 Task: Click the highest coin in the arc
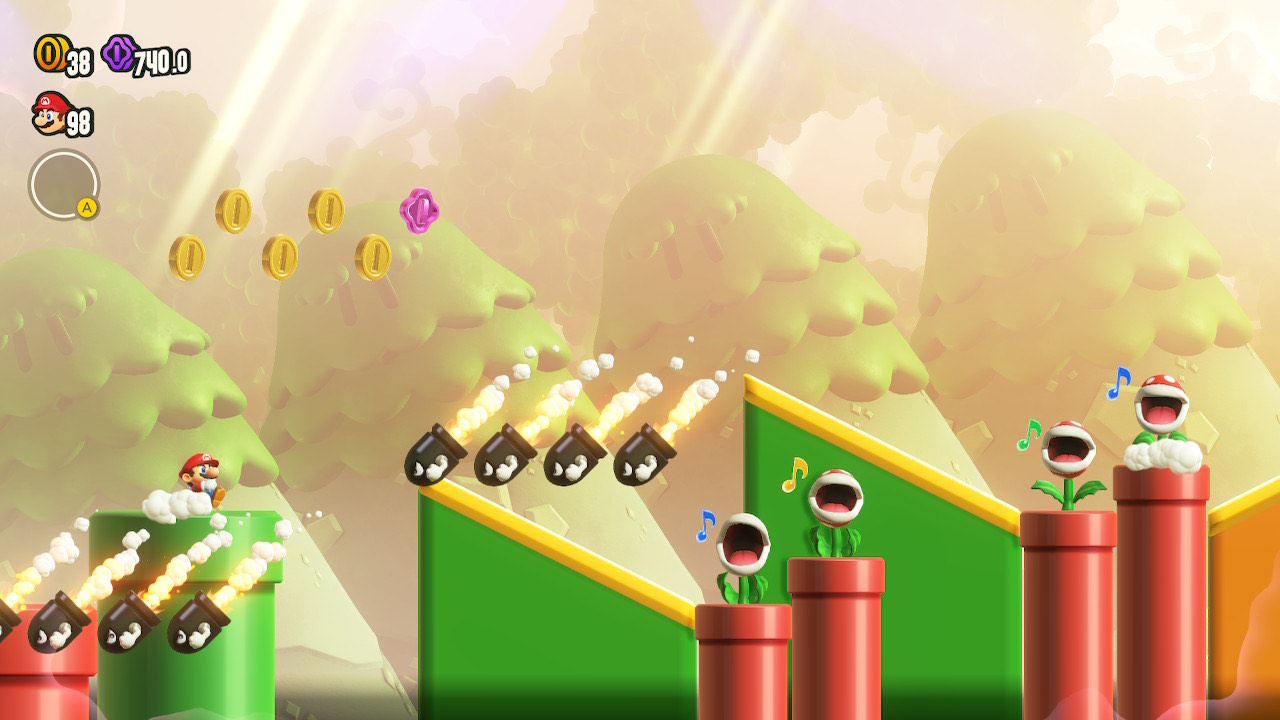(326, 211)
